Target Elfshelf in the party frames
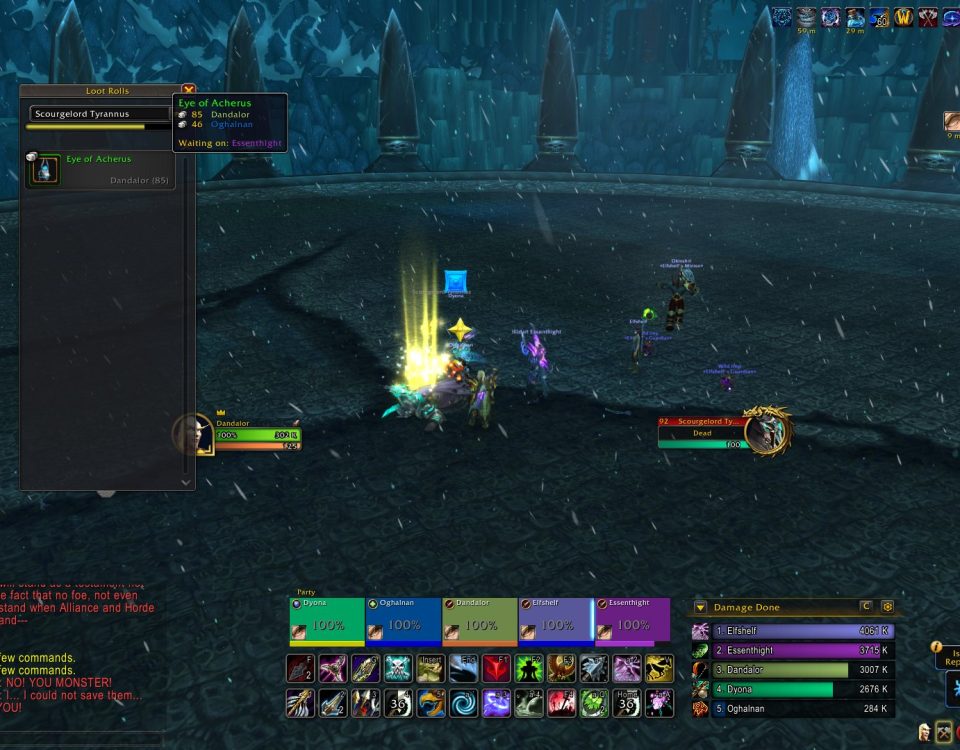Viewport: 960px width, 750px height. (555, 622)
